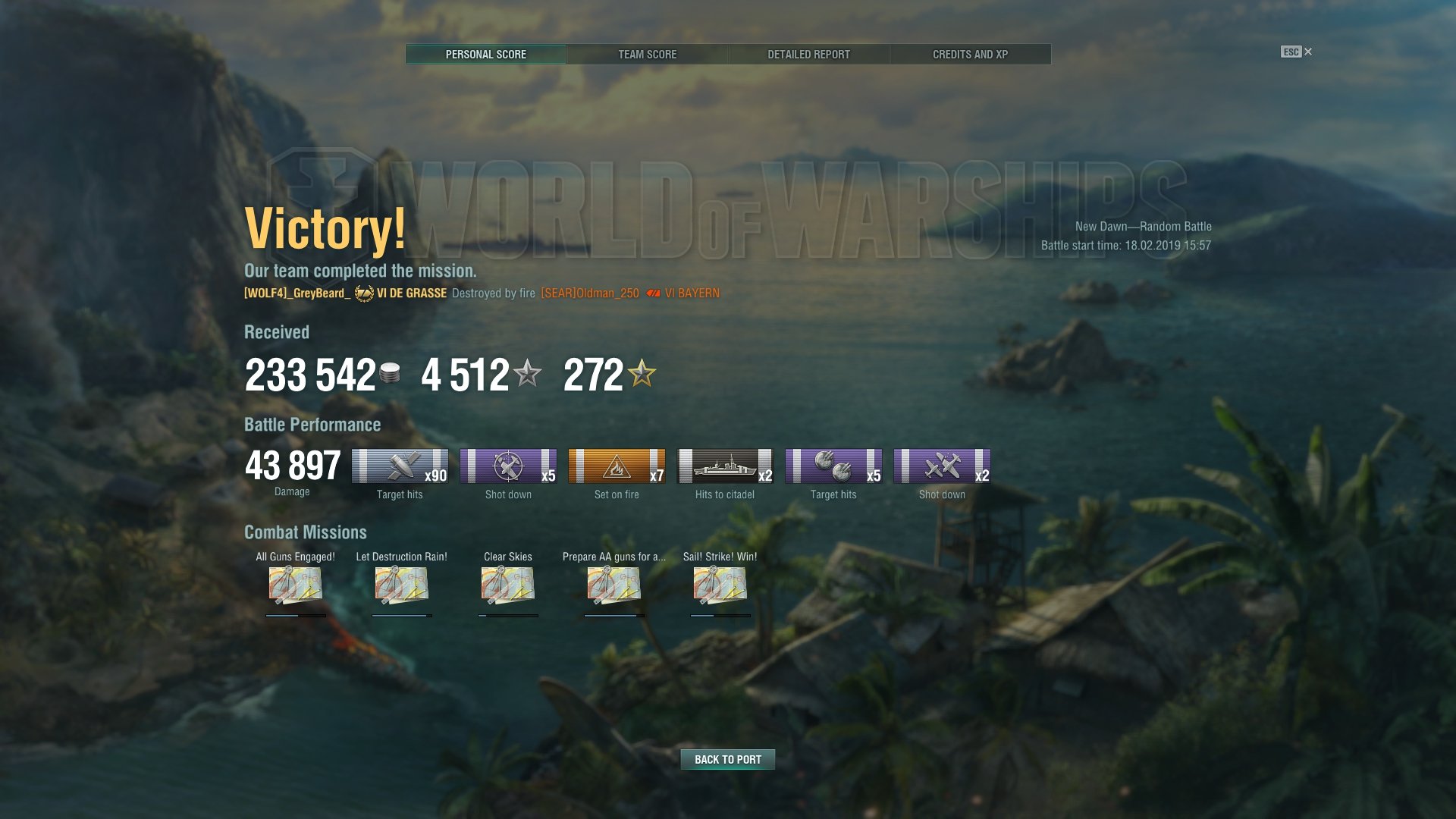The image size is (1456, 819).
Task: Click player name [WOLF4]_GreyBeard_
Action: click(x=297, y=293)
